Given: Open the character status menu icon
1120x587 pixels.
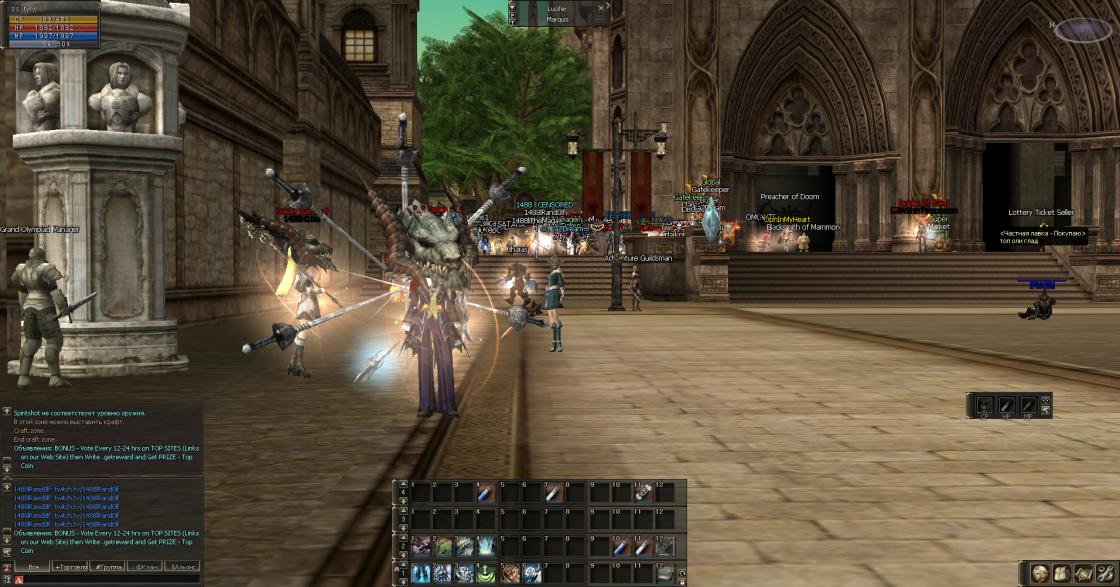Looking at the screenshot, I should (x=1039, y=573).
